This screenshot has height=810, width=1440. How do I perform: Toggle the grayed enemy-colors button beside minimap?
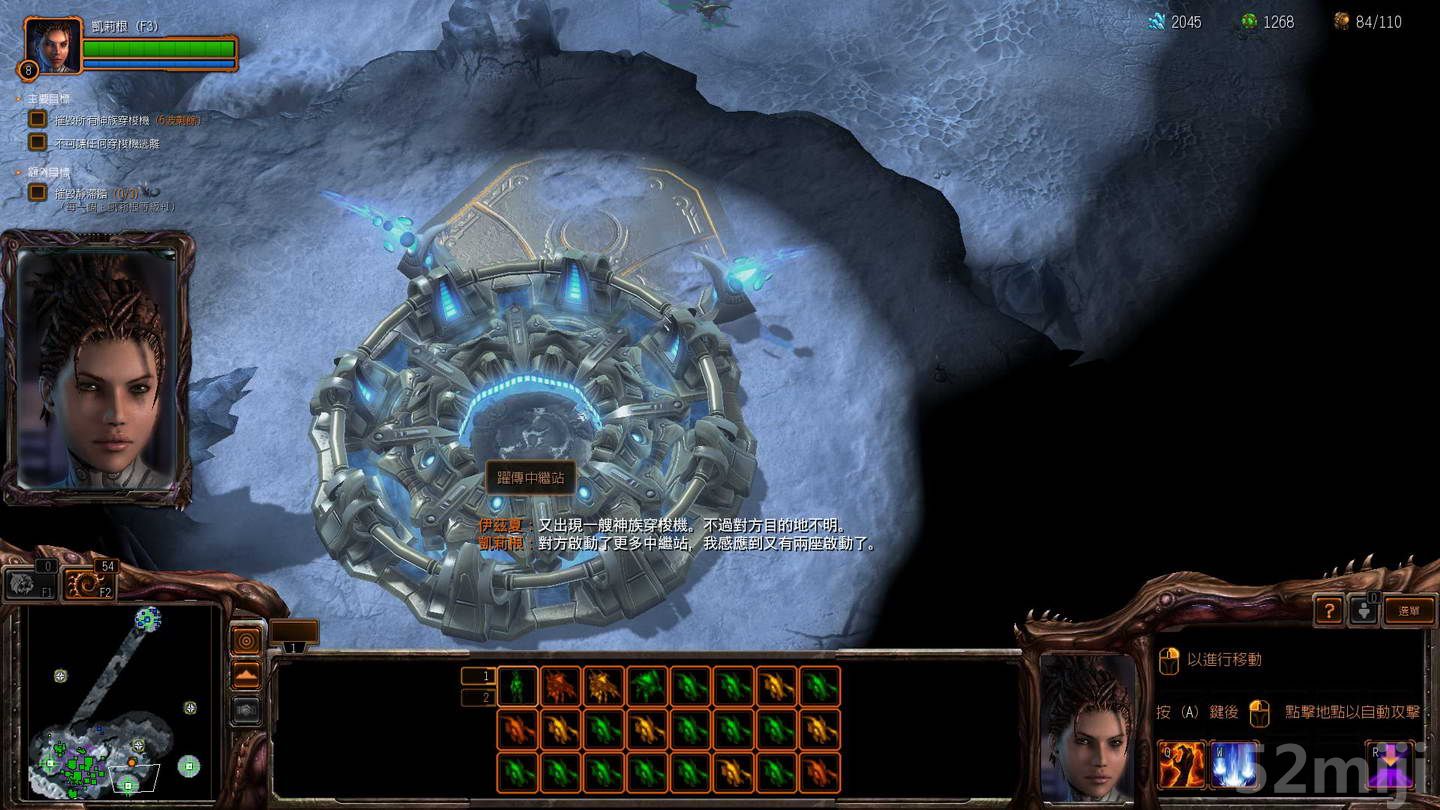coord(246,712)
